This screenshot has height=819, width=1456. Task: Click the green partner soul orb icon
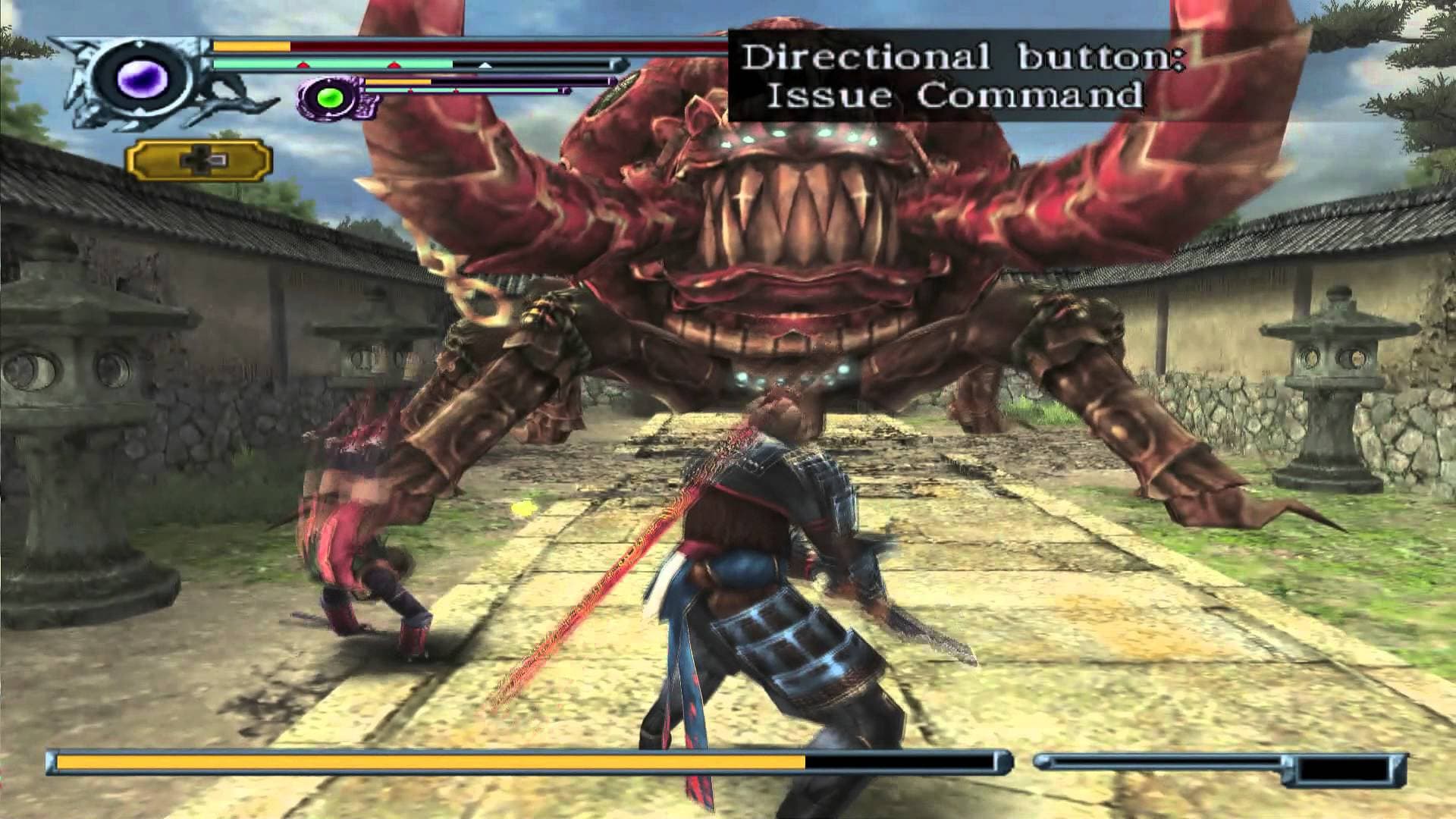click(329, 98)
